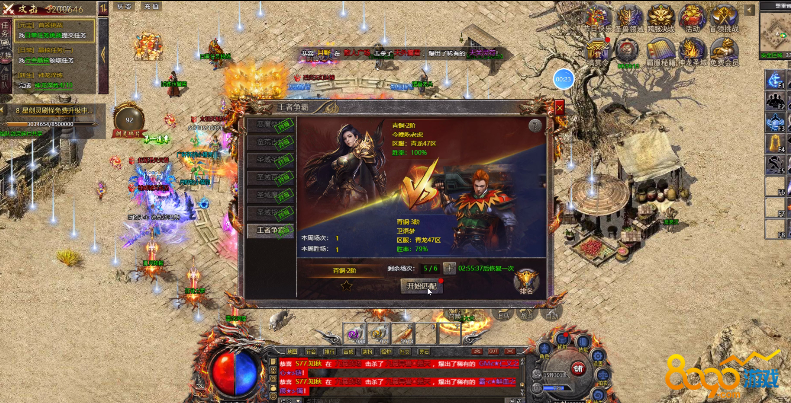This screenshot has width=791, height=403.
Task: Open the question mark help in arena window
Action: pyautogui.click(x=535, y=126)
